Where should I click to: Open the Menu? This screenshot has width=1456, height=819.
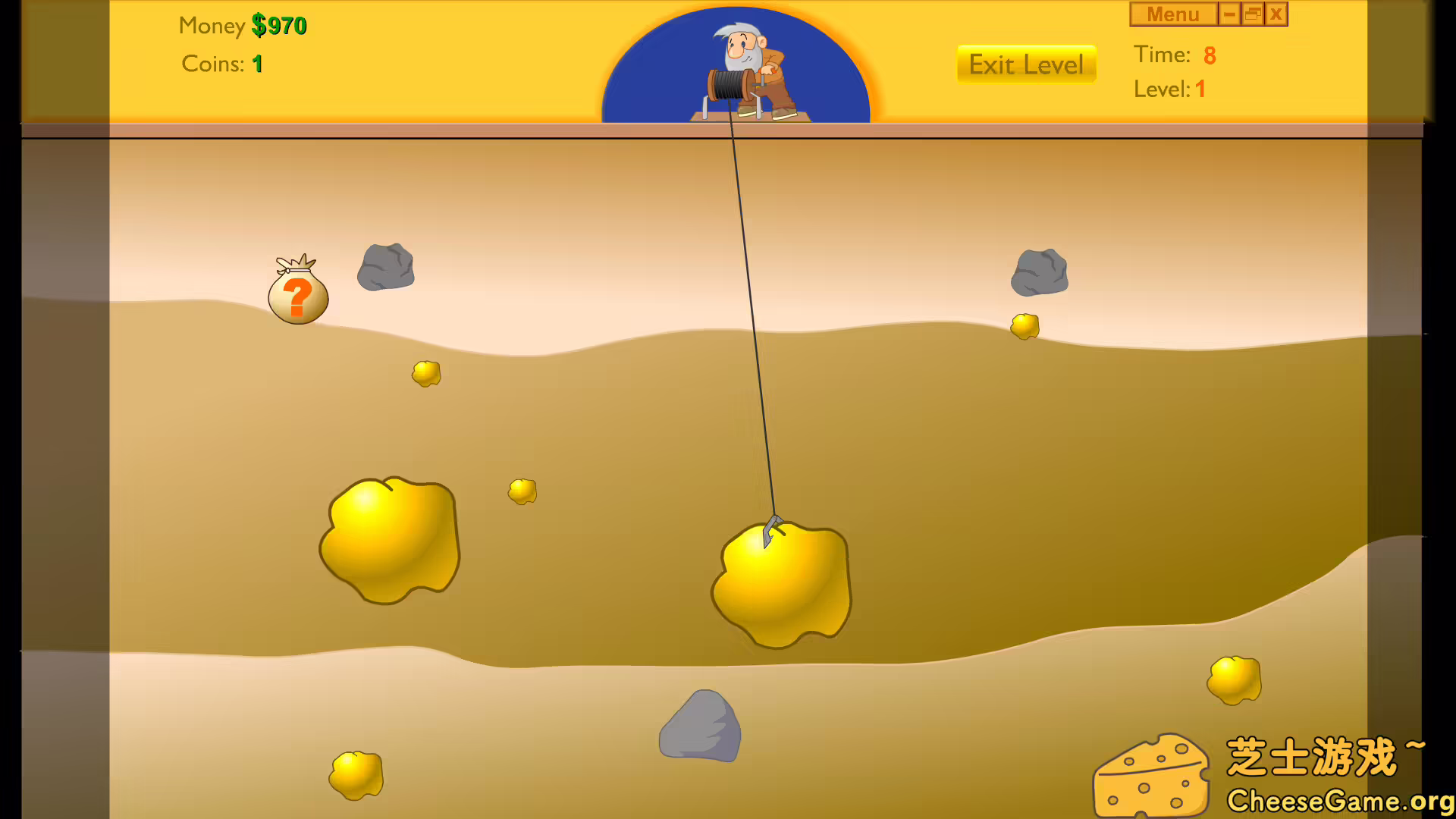(1173, 14)
